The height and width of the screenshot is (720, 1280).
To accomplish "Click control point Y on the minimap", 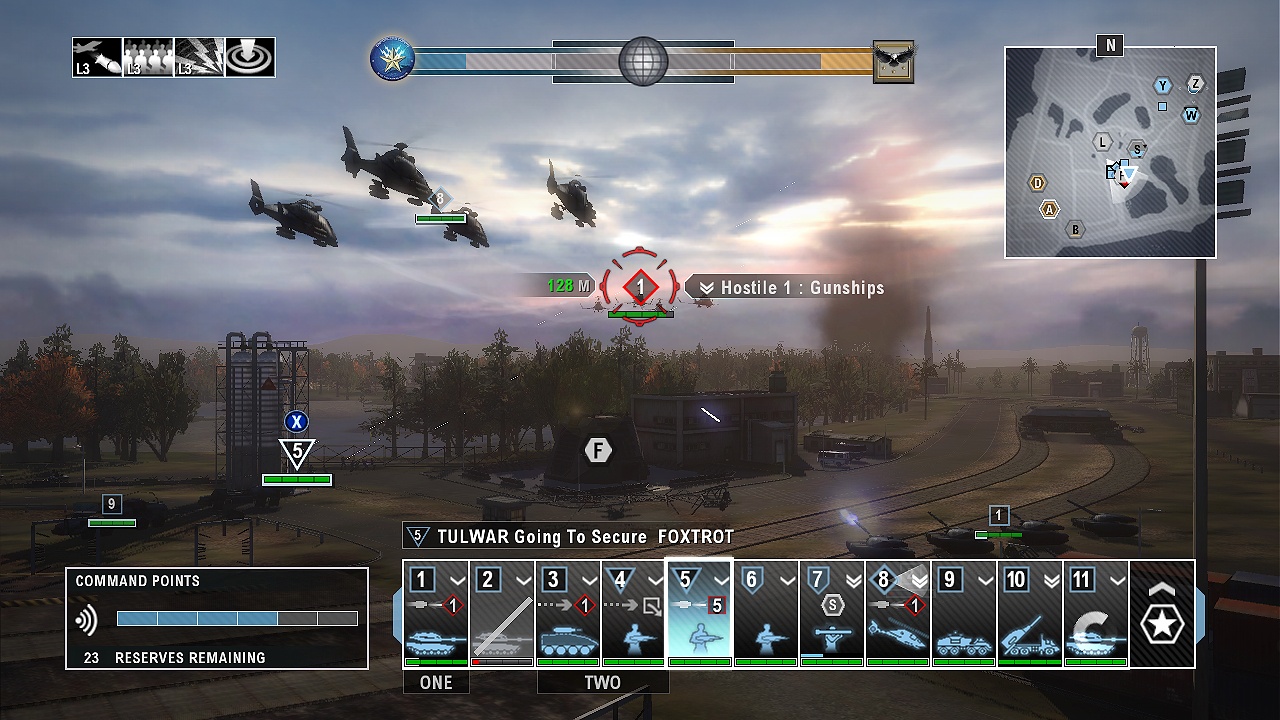I will point(1163,86).
